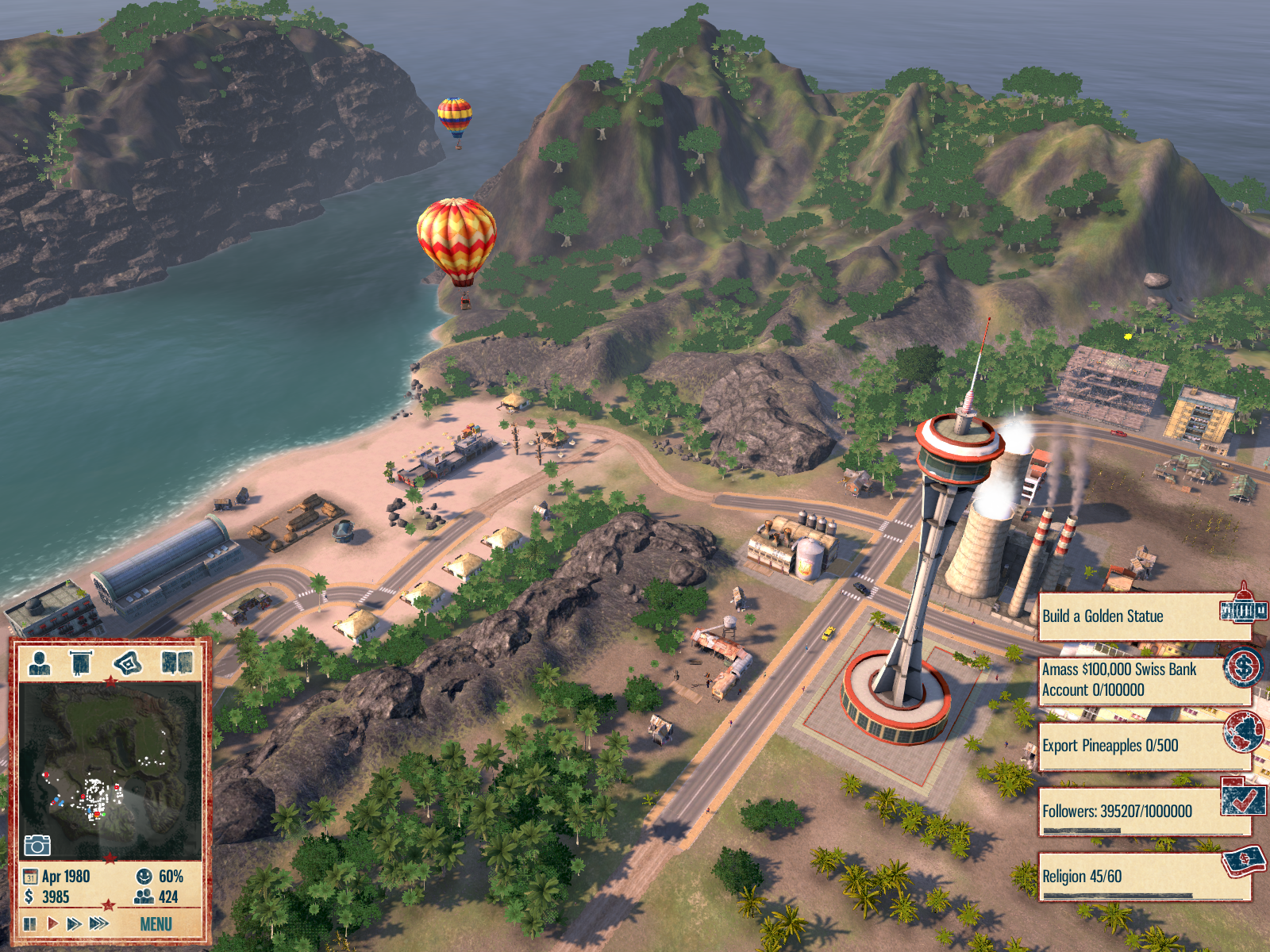Viewport: 1270px width, 952px height.
Task: Open the Amass Swiss Bank Account objective
Action: point(1143,680)
